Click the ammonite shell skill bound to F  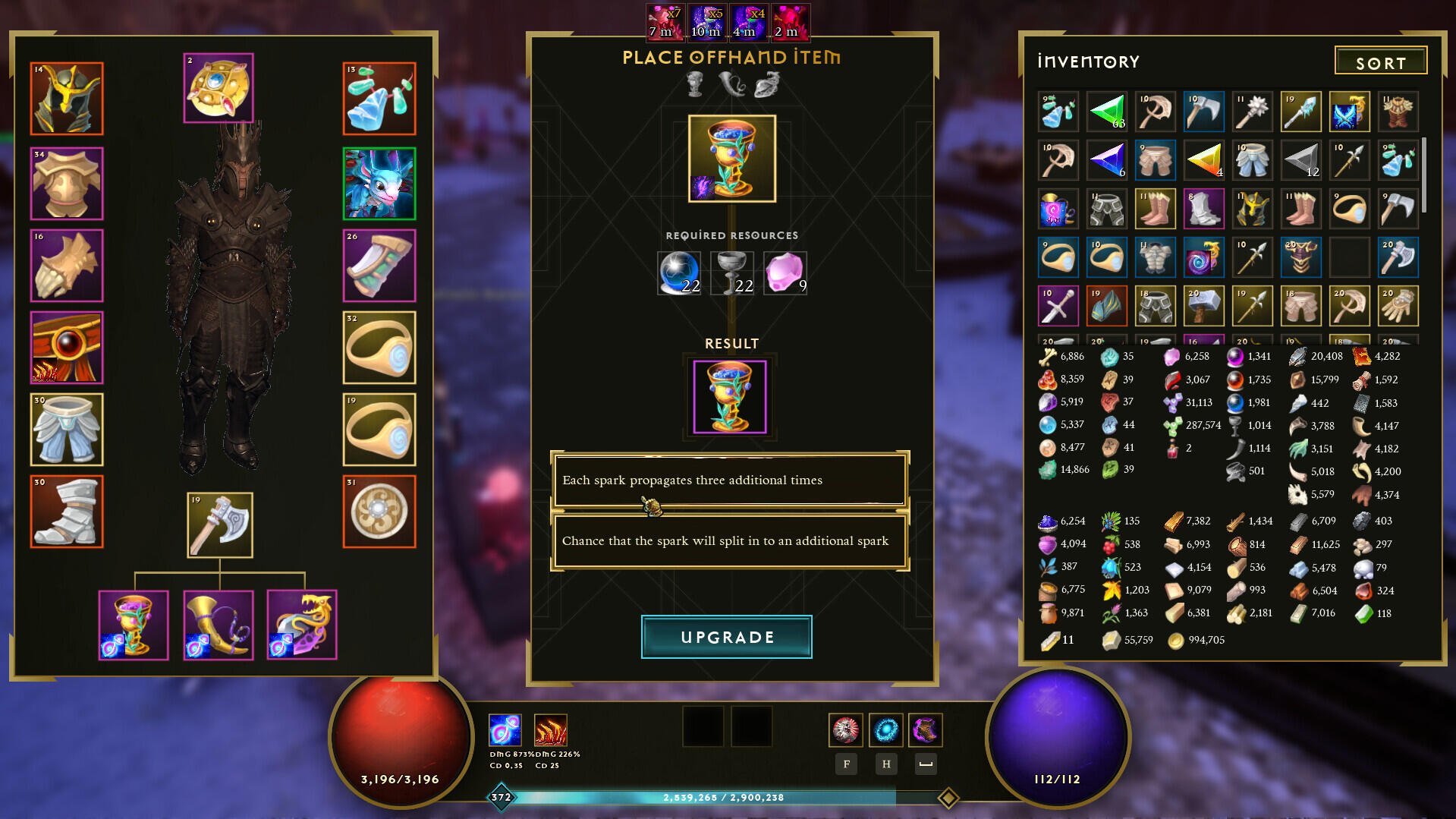(x=845, y=731)
